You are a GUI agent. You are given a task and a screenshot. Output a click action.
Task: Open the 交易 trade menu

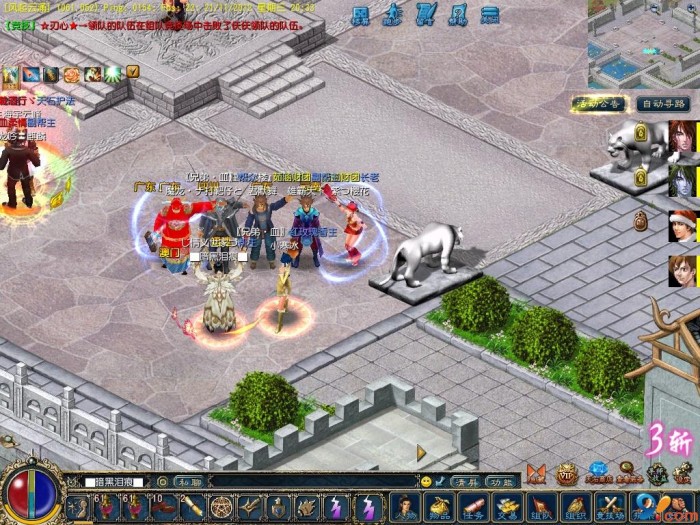click(507, 507)
